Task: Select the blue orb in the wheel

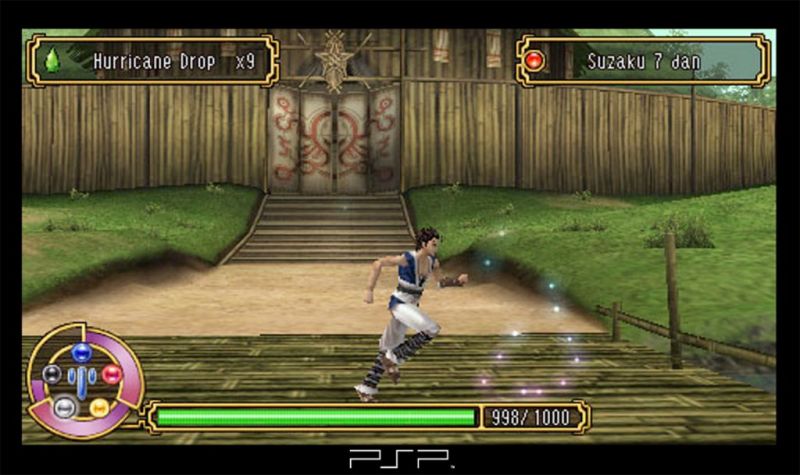Action: tap(82, 352)
